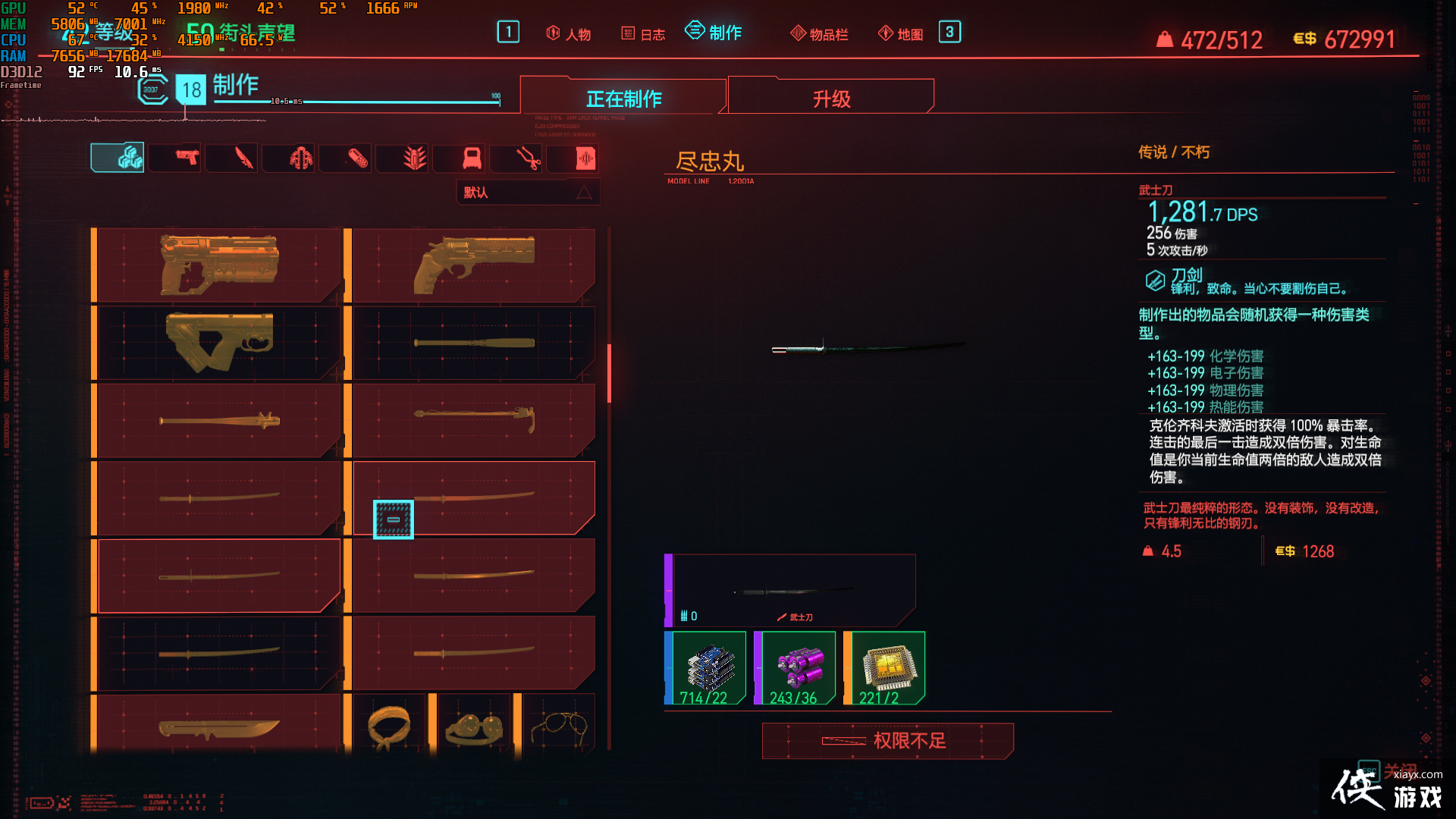Click the item components material icon showing 714/22
The height and width of the screenshot is (819, 1456).
(707, 667)
